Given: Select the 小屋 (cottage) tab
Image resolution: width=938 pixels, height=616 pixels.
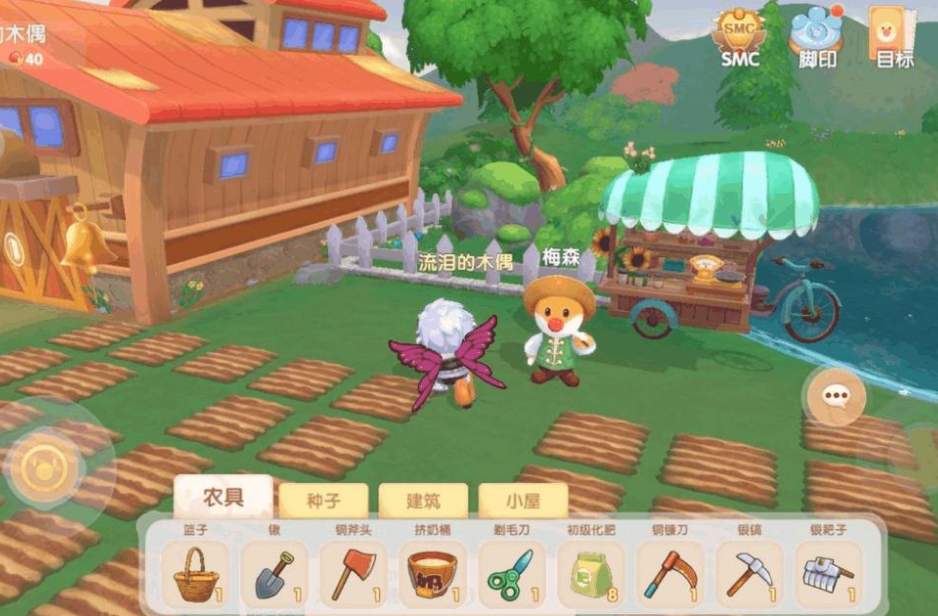Looking at the screenshot, I should point(523,501).
